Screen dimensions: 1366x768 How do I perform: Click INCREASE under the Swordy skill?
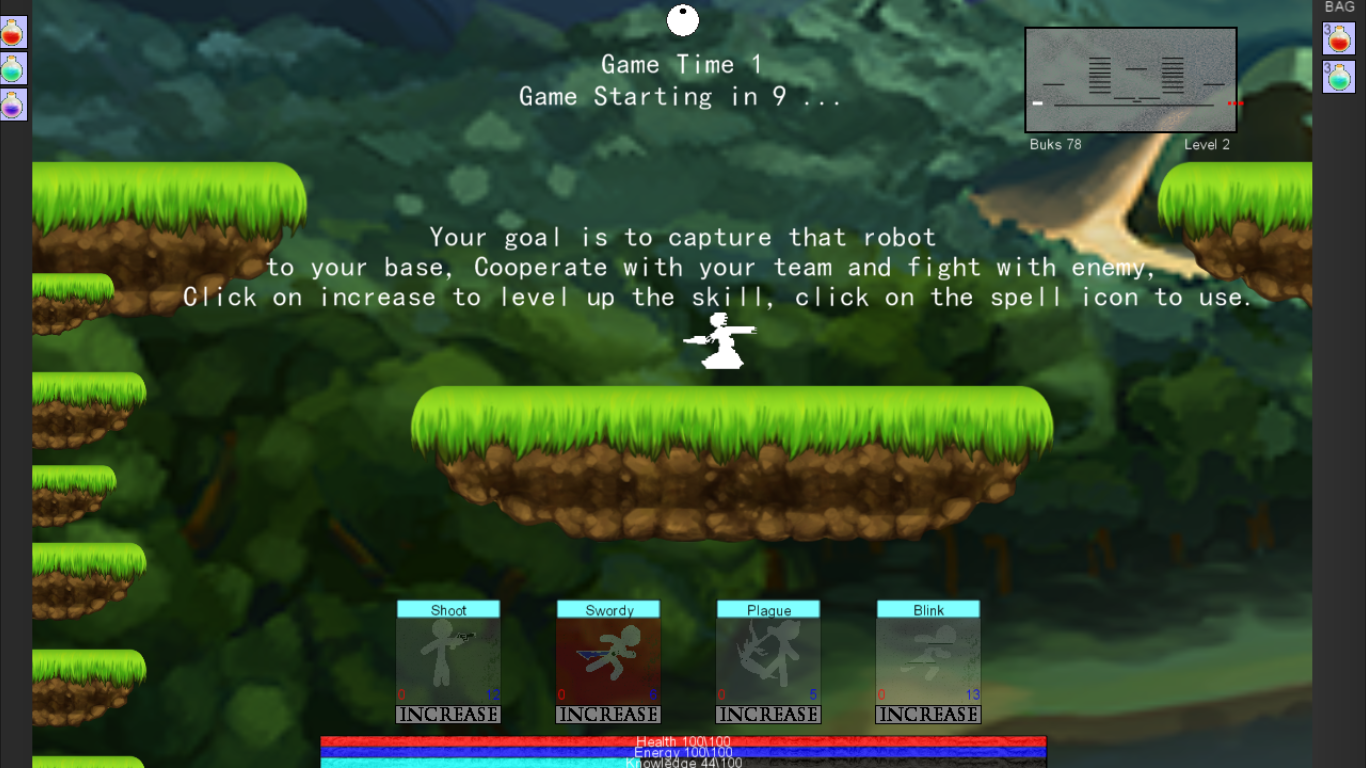(608, 714)
